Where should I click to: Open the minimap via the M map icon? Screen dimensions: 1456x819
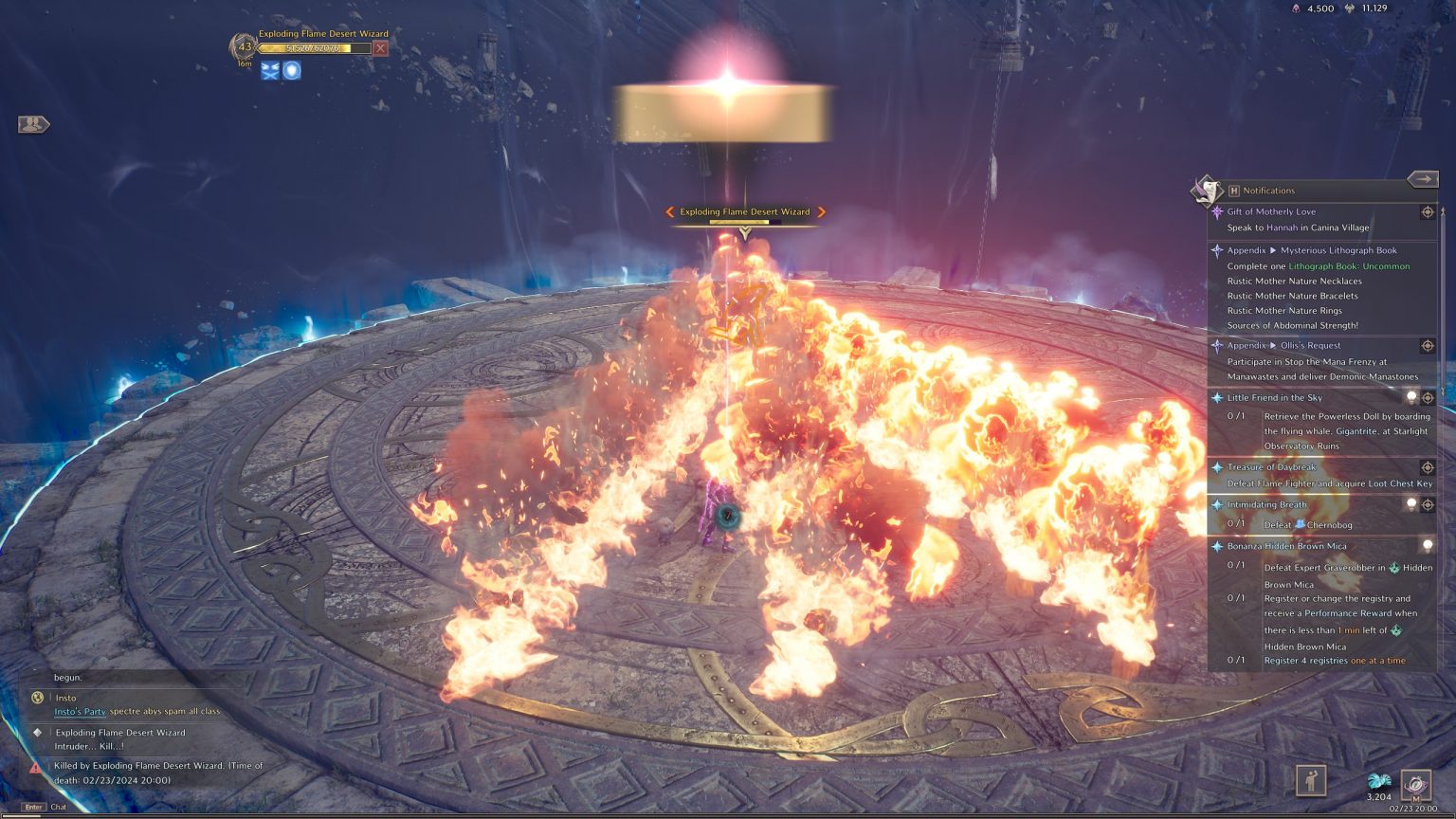pyautogui.click(x=1414, y=785)
